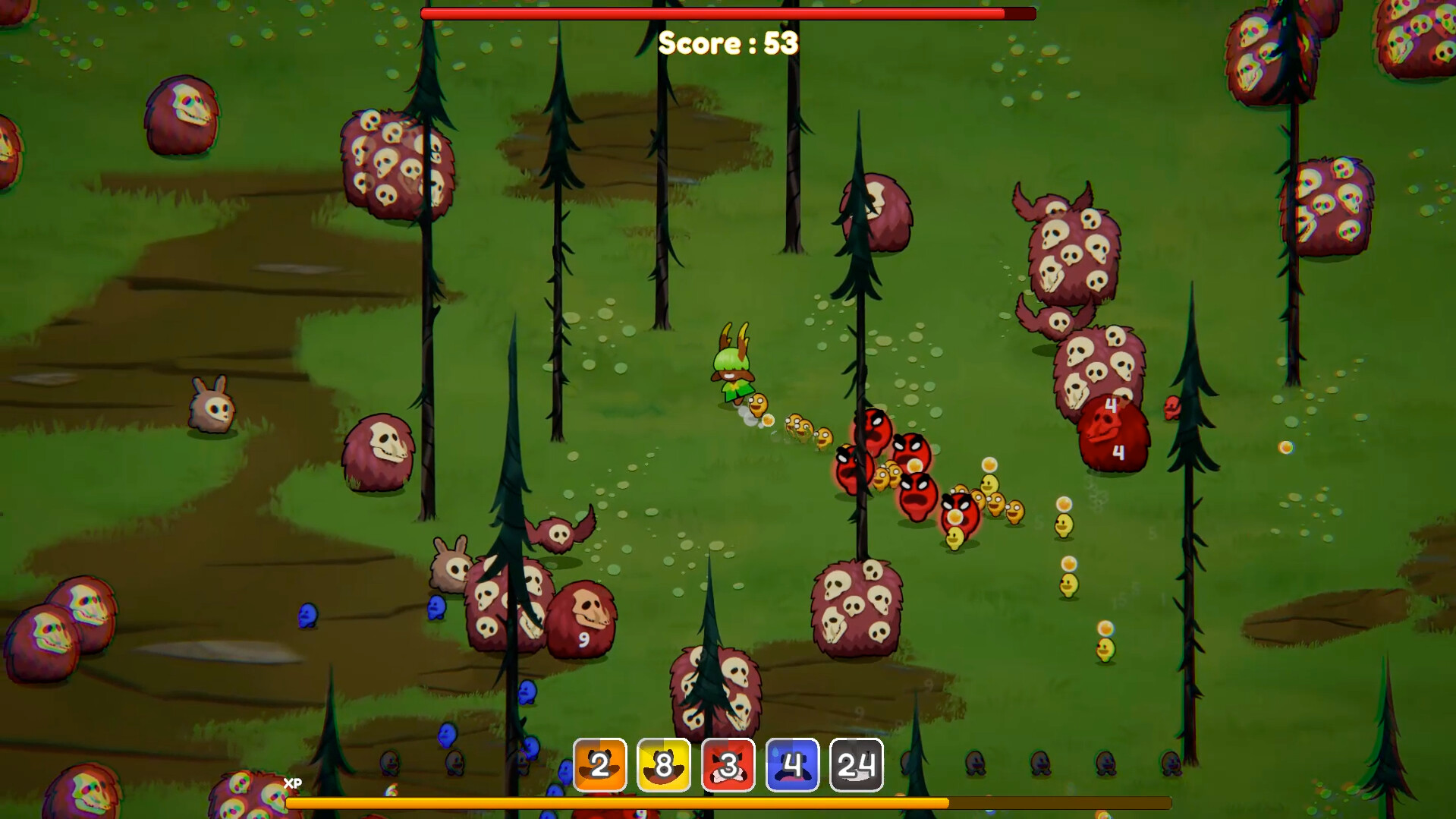Click the skull-covered monster labeled 9
This screenshot has height=819, width=1456.
click(x=584, y=615)
